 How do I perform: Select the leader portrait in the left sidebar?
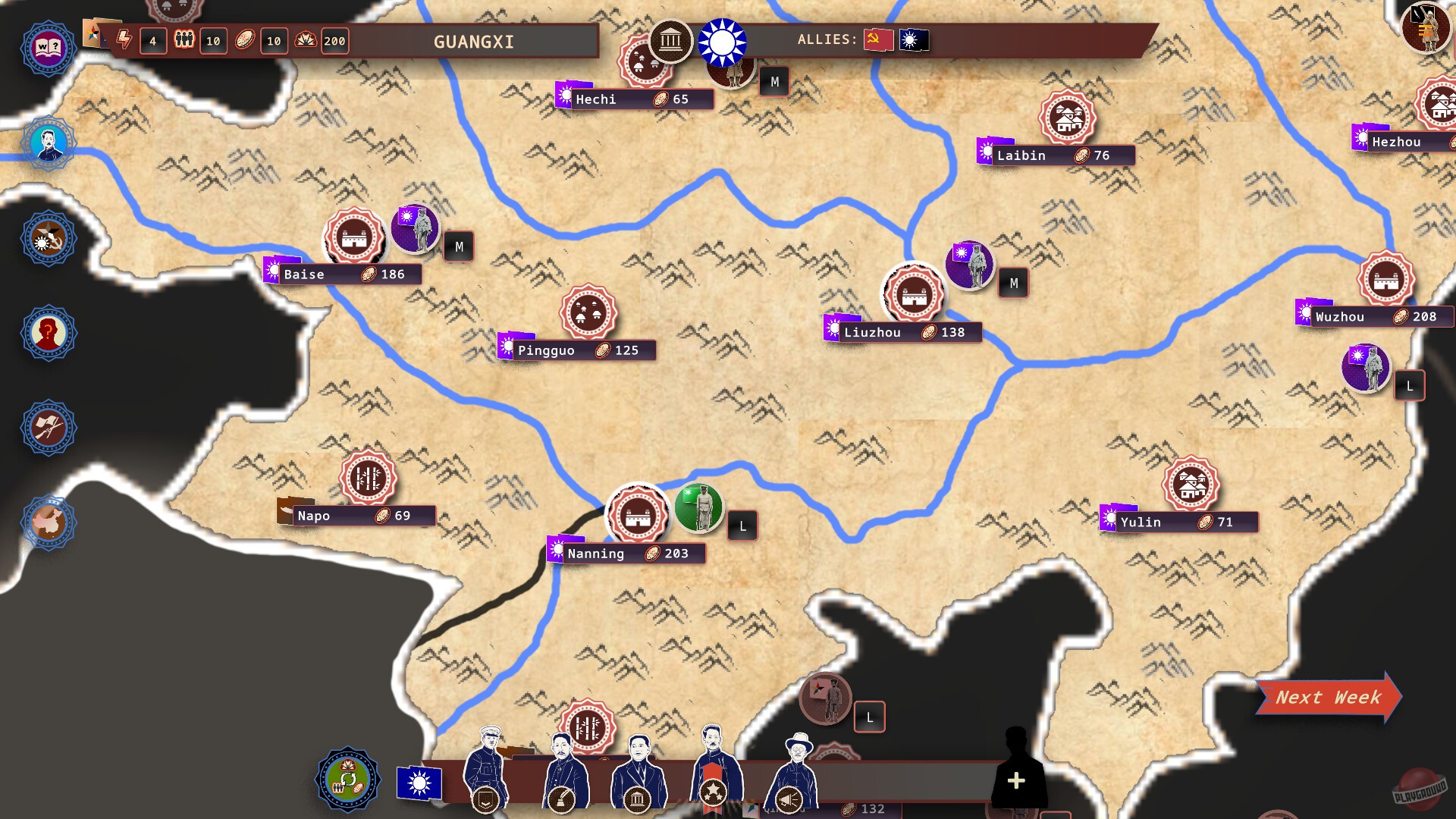pos(48,143)
